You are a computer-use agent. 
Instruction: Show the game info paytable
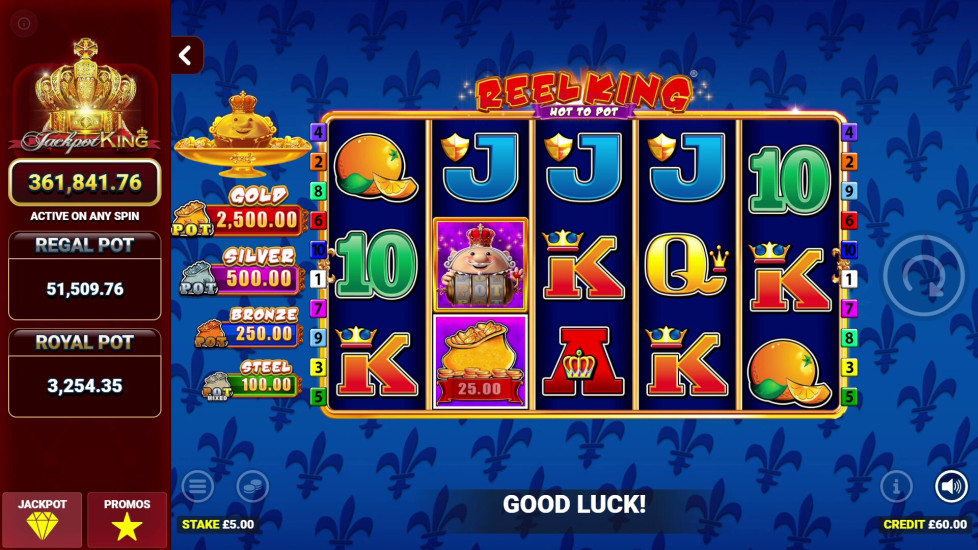(x=896, y=487)
